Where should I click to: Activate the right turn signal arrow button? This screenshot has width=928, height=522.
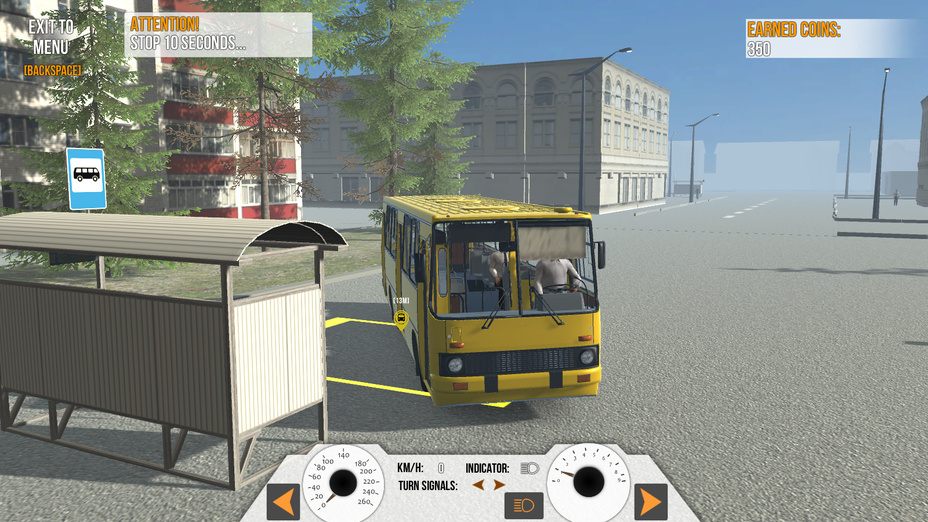650,500
